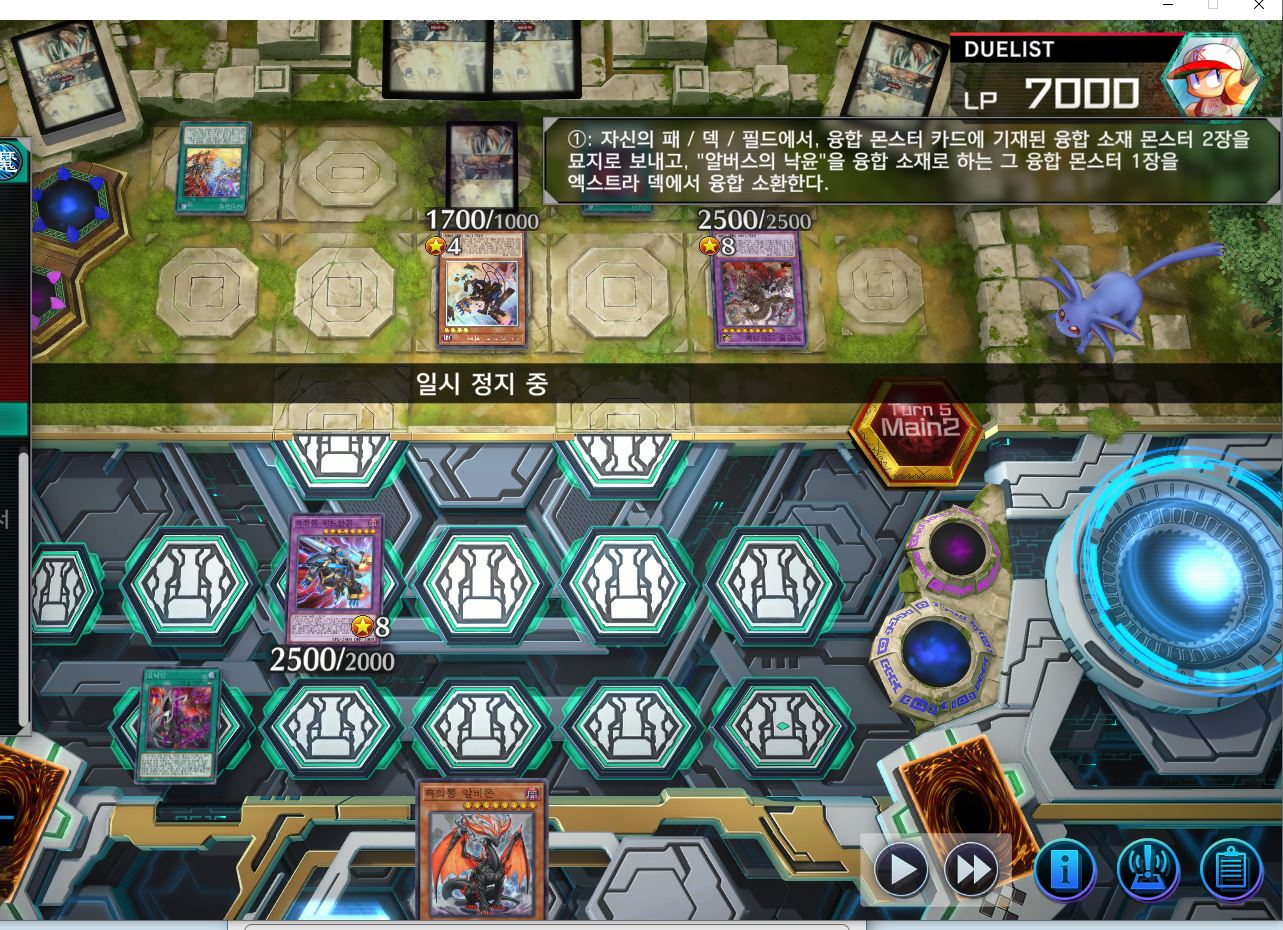Screen dimensions: 1283x930
Task: Select opponent's green spell card in backrow
Action: pos(213,168)
